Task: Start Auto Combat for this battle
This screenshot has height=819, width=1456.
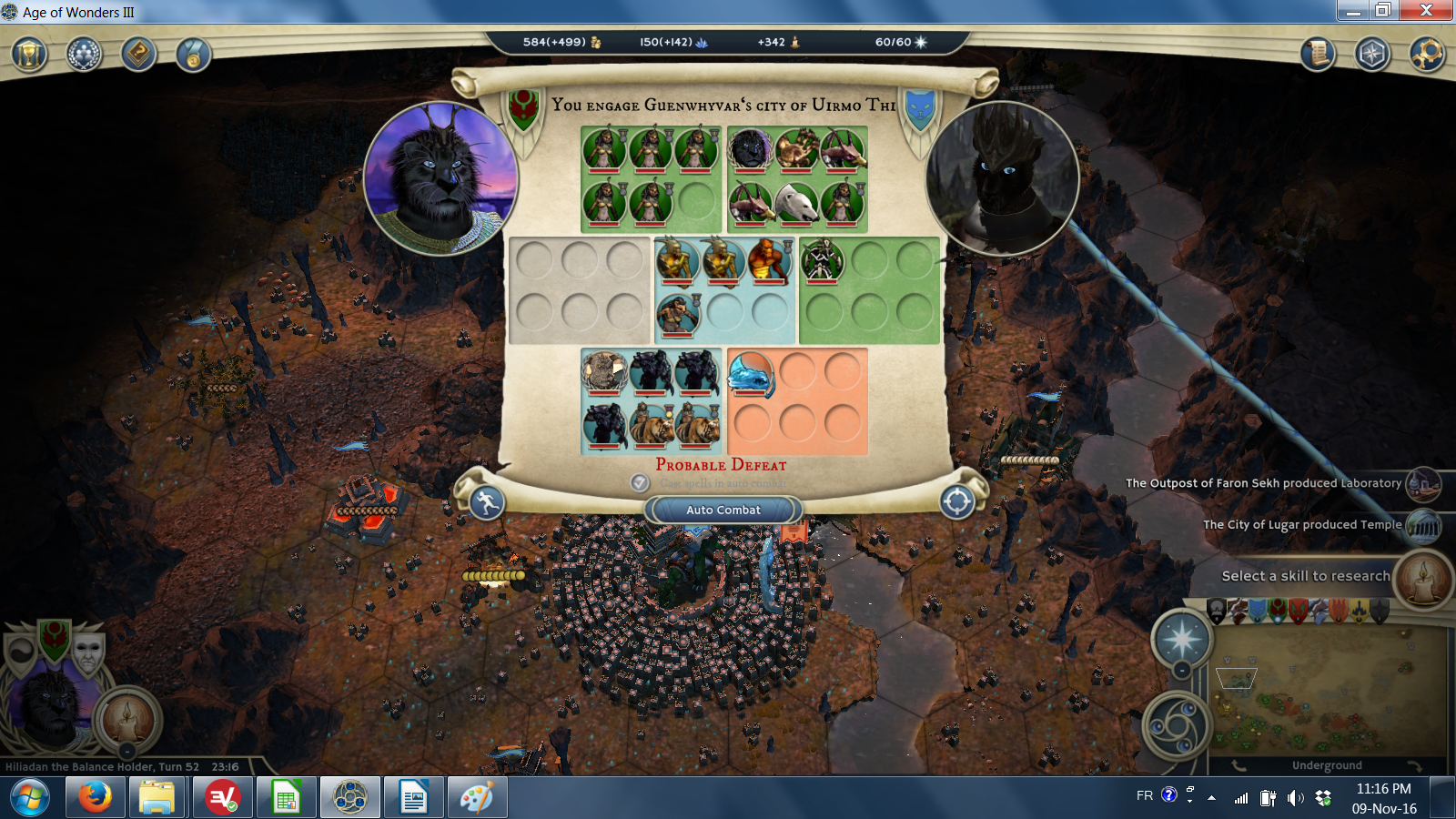Action: [723, 510]
